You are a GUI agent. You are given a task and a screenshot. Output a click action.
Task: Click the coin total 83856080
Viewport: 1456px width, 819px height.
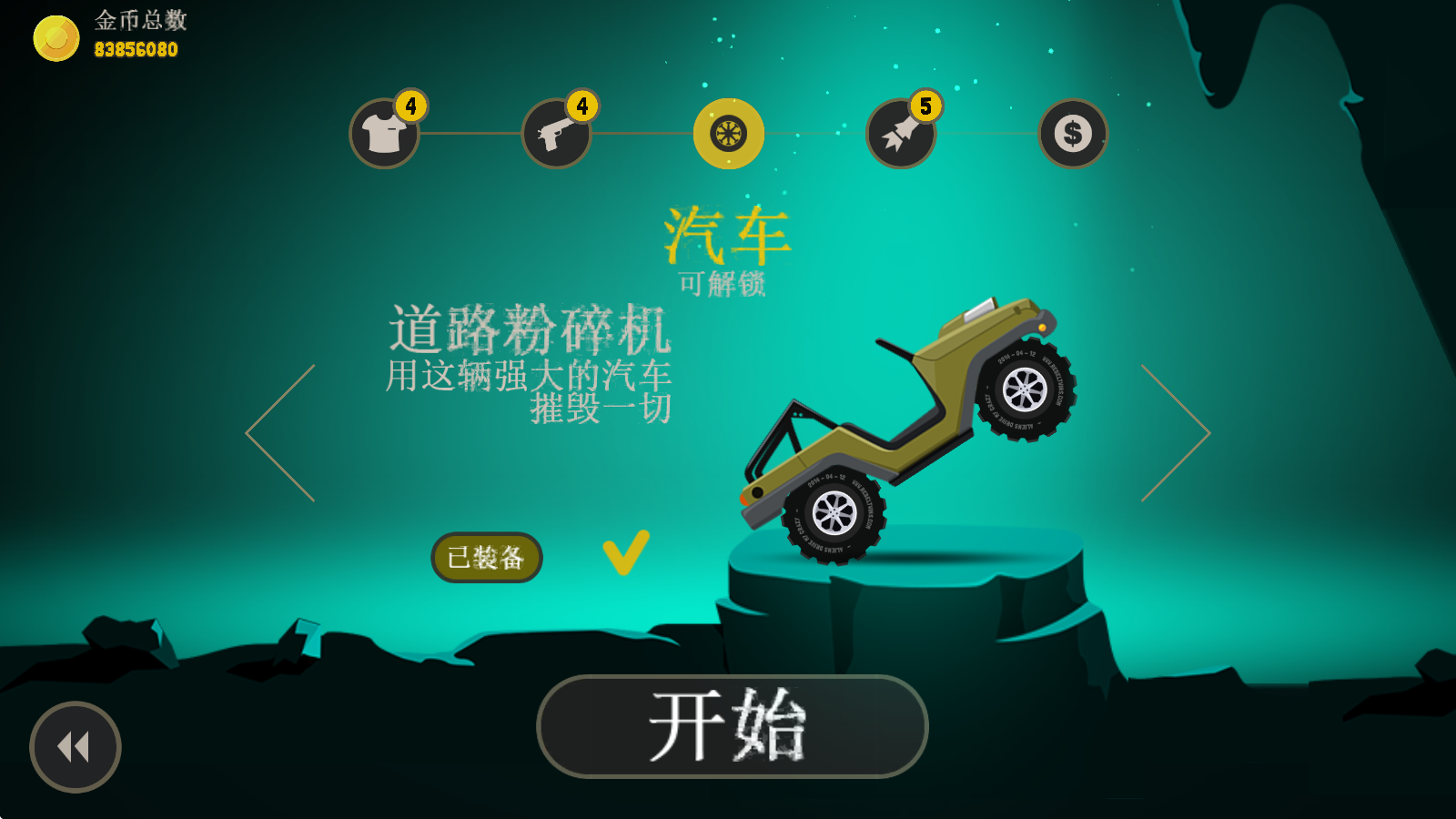(x=136, y=53)
